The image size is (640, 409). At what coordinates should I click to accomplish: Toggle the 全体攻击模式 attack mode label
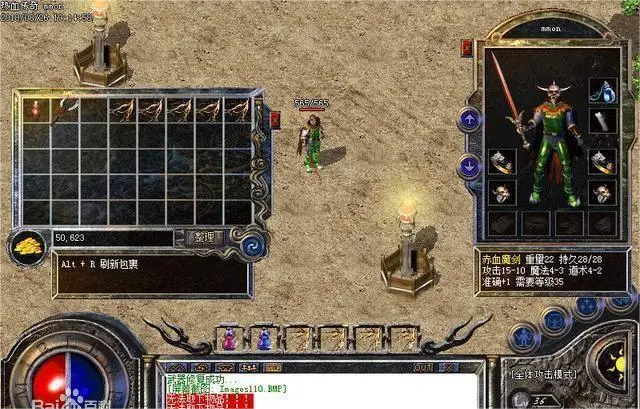click(546, 374)
